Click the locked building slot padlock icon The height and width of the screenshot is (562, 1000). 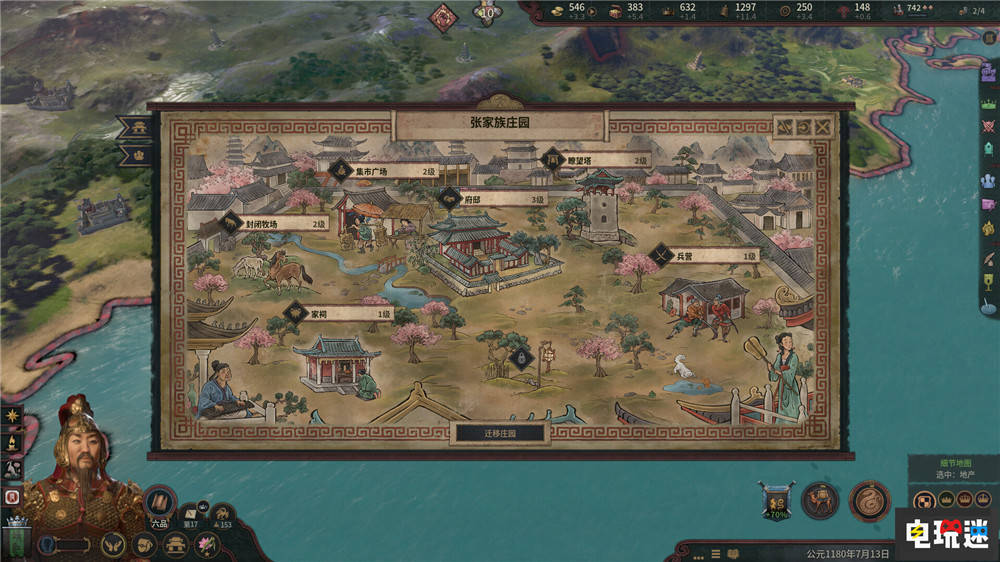coord(519,358)
